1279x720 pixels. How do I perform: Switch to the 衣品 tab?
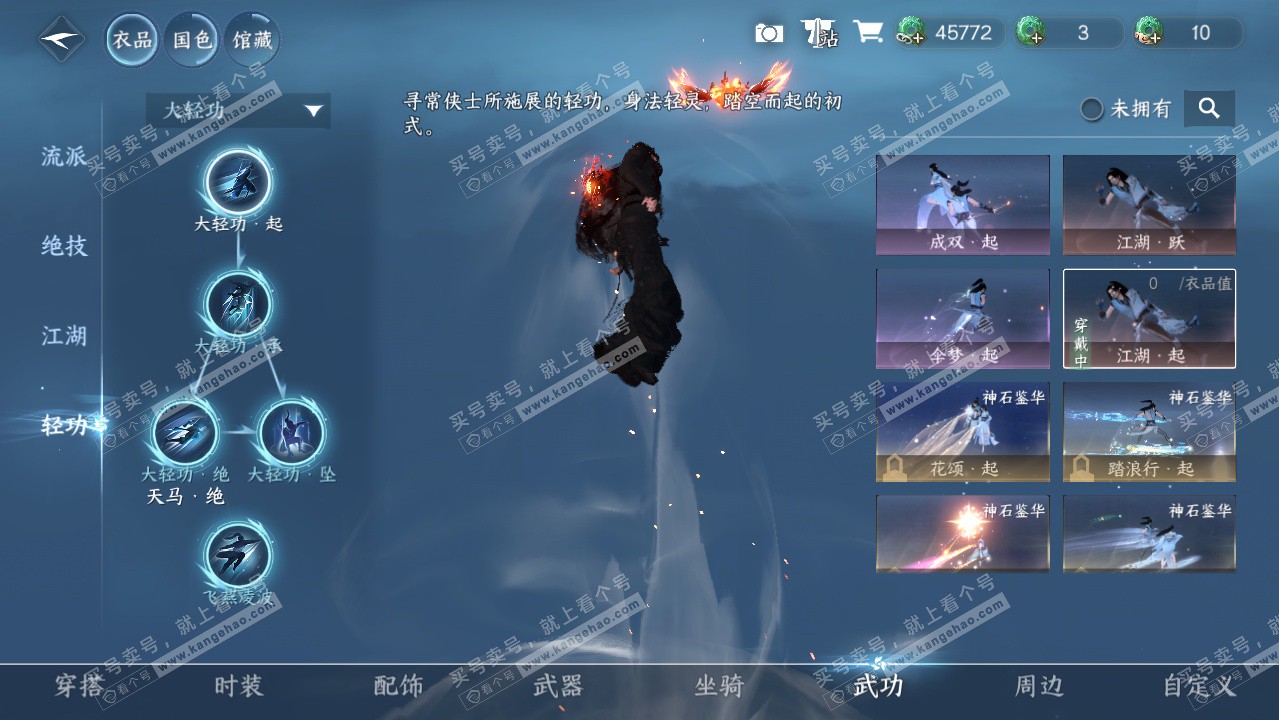coord(133,40)
